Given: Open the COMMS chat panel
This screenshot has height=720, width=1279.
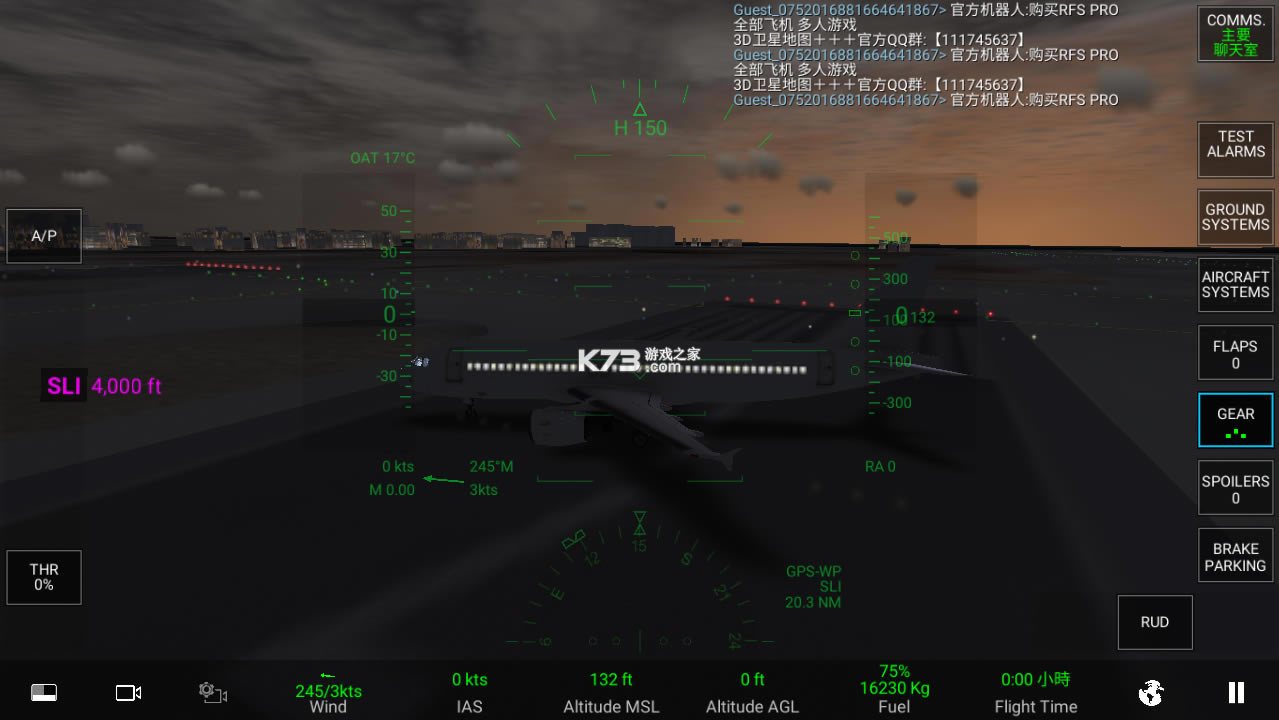Looking at the screenshot, I should click(x=1235, y=34).
